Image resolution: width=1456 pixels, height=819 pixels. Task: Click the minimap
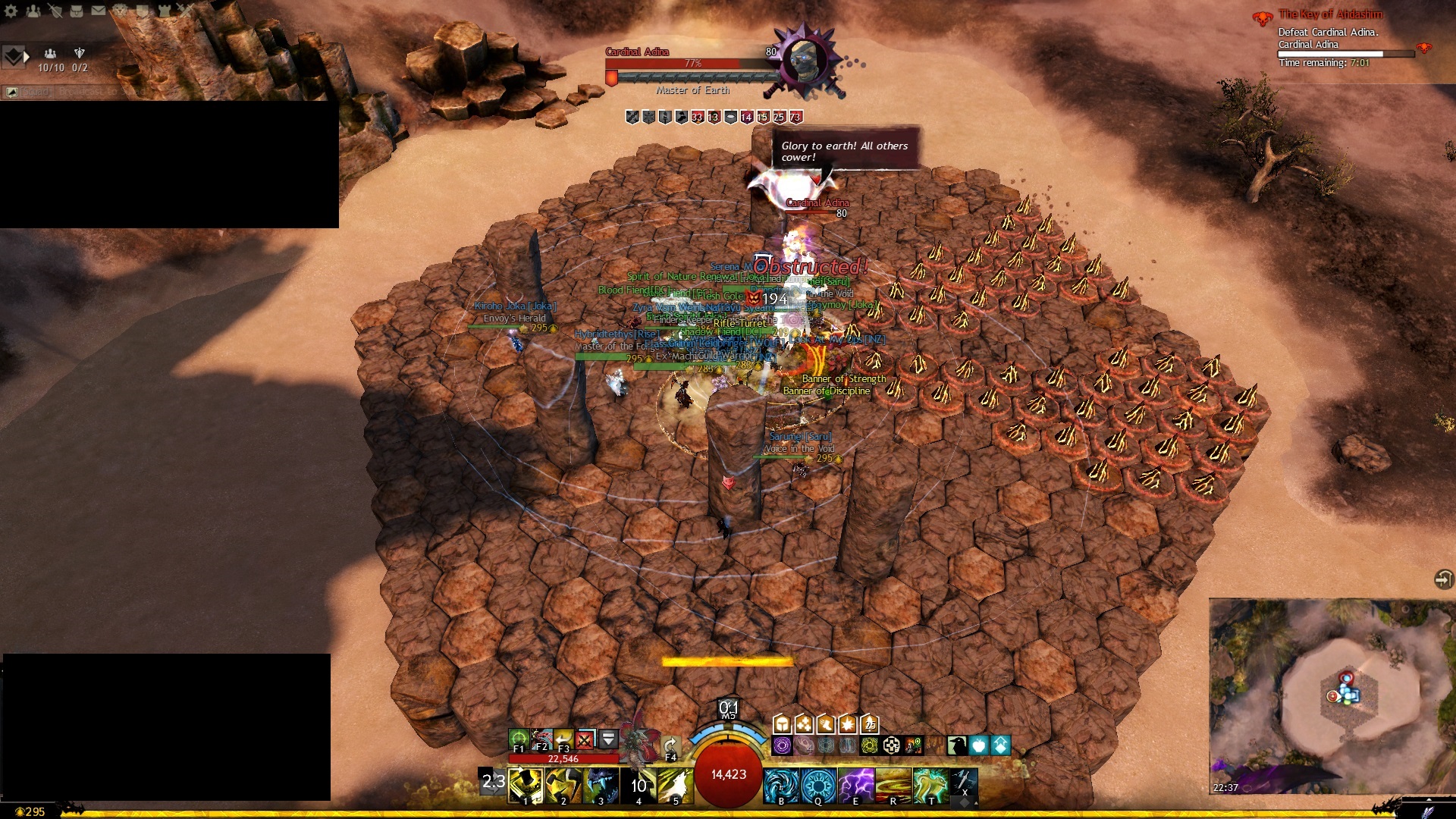tap(1331, 695)
